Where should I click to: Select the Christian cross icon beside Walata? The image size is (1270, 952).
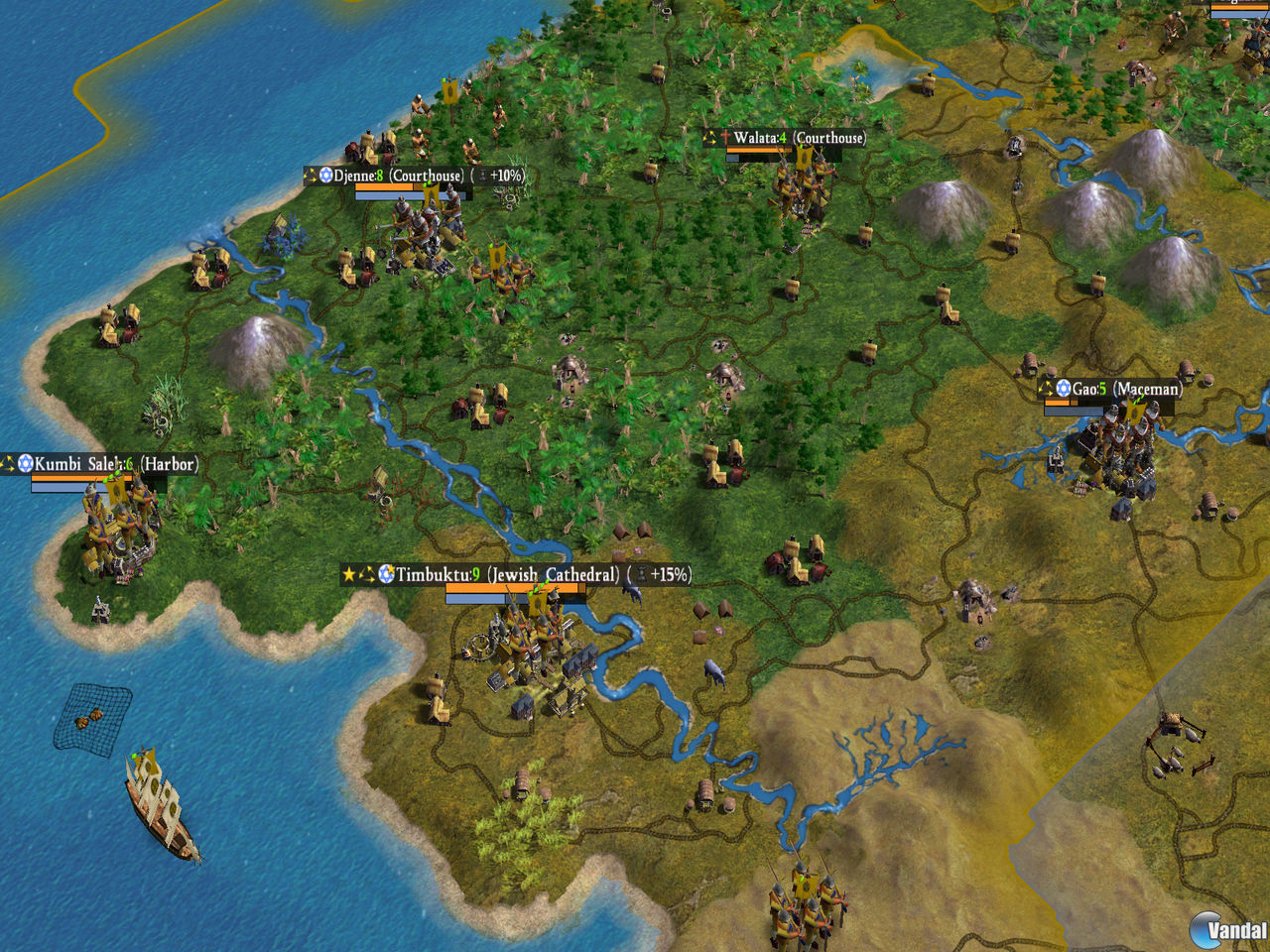pyautogui.click(x=725, y=139)
